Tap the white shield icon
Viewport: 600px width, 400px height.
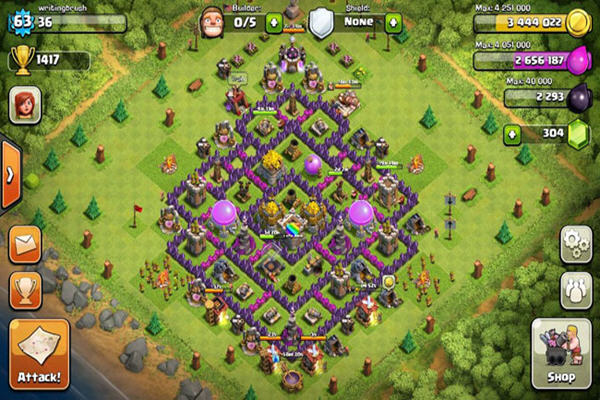320,22
